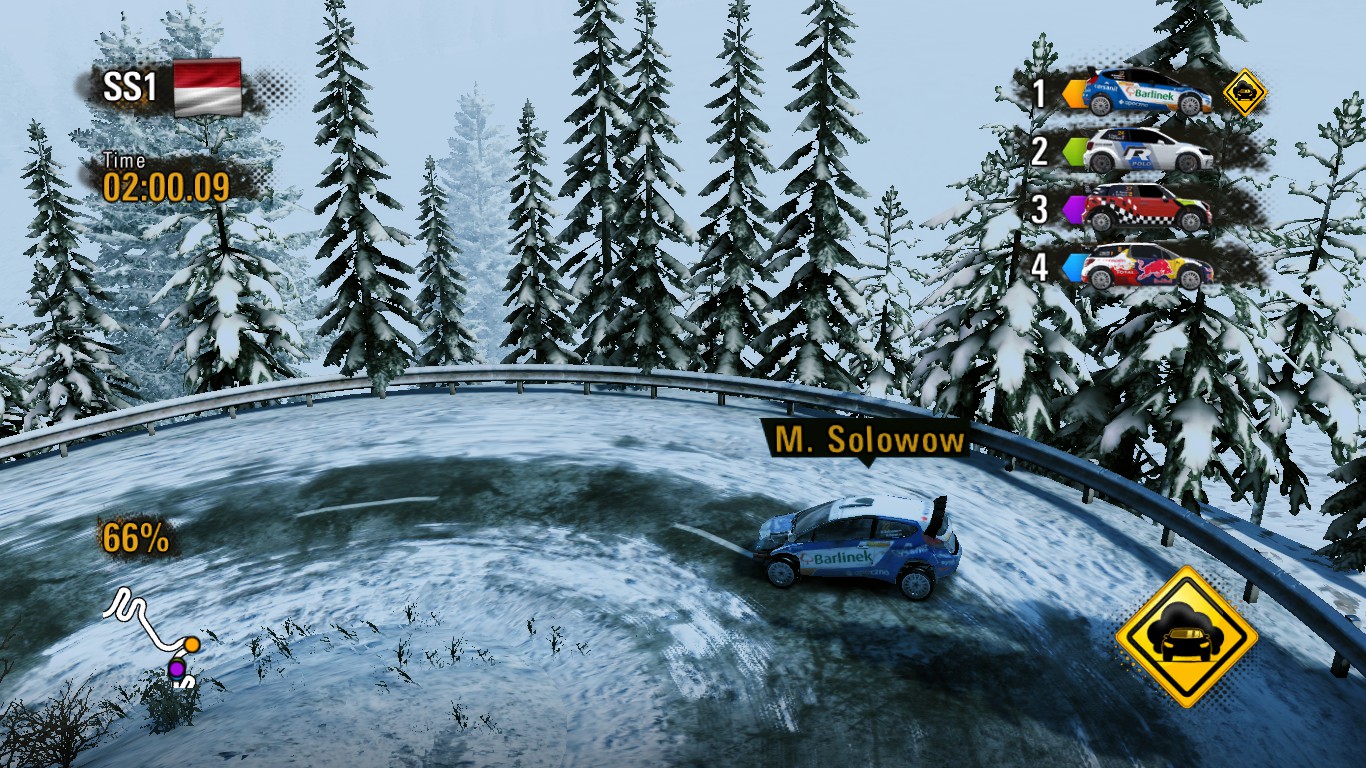
Task: Click the M. Solowow driver name tag
Action: (x=866, y=441)
